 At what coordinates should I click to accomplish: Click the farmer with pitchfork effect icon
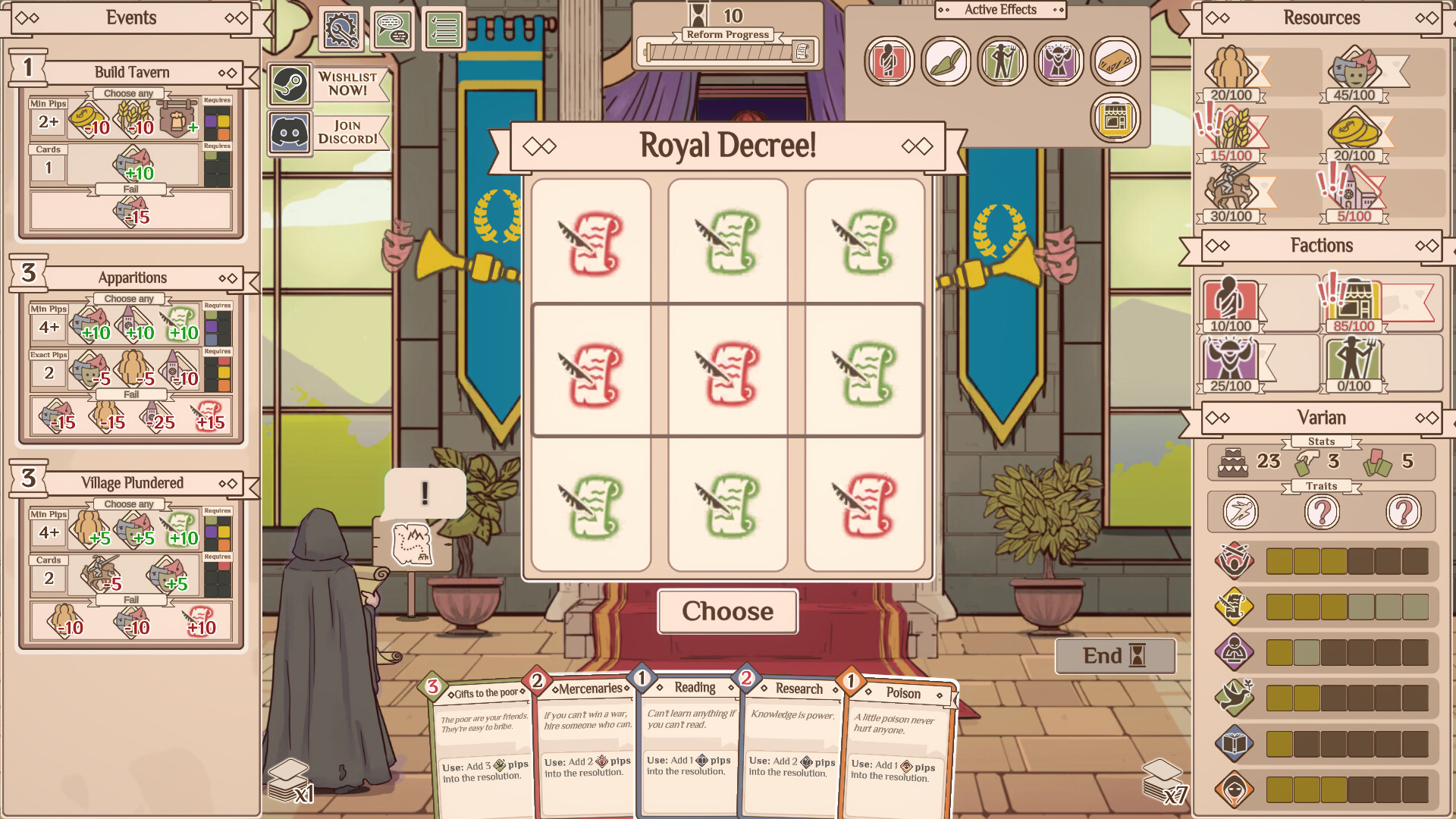click(1001, 61)
